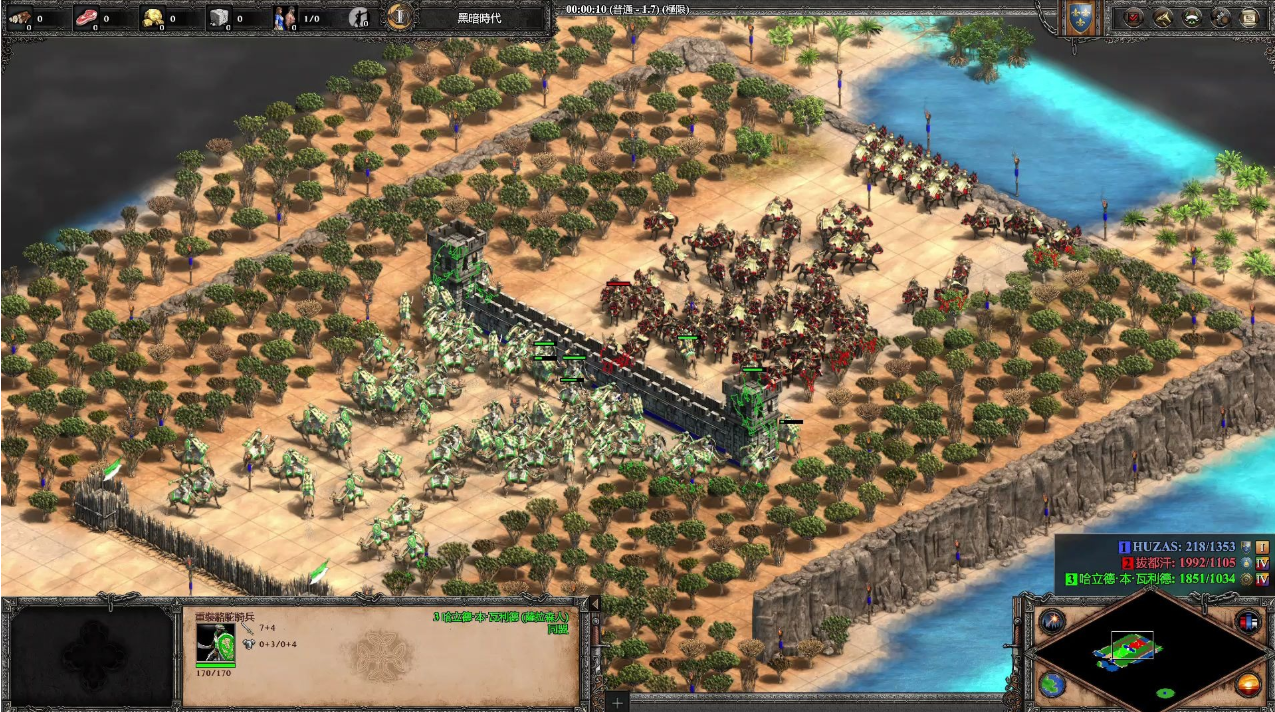Click the sunset minimap display button
The width and height of the screenshot is (1275, 712).
coord(1246,685)
